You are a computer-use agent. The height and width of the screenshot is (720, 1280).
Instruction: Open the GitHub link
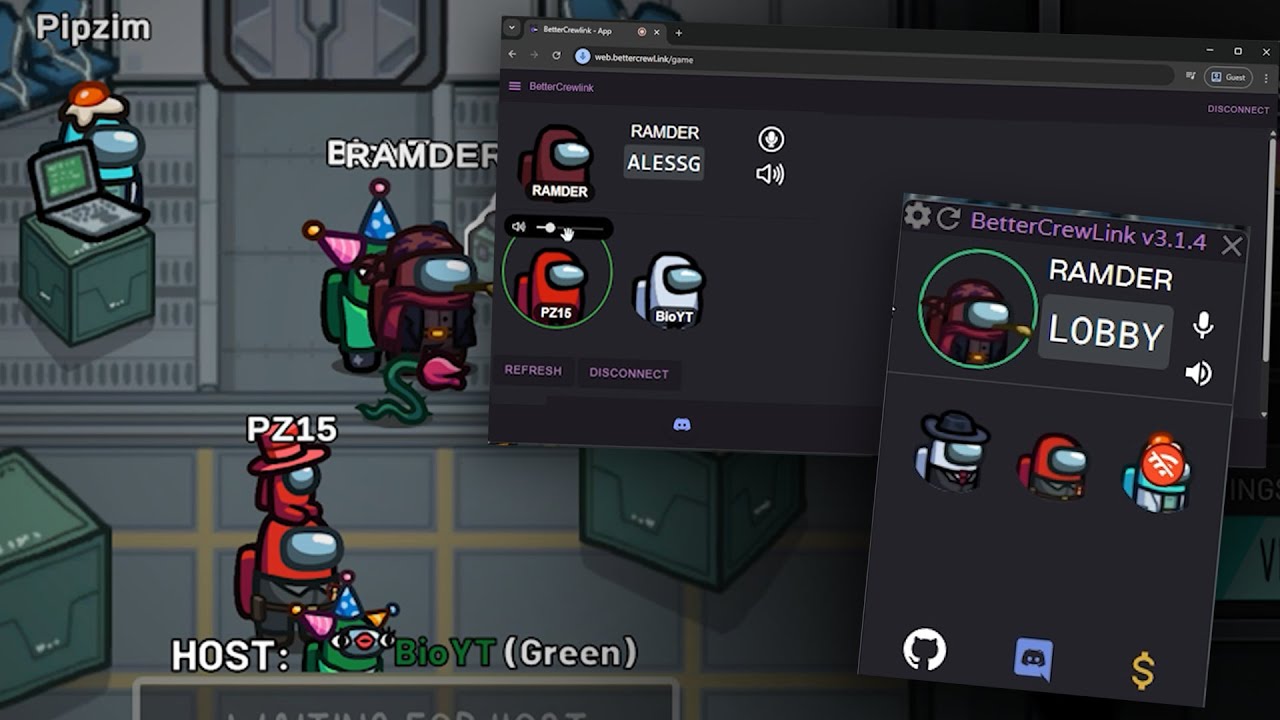coord(924,649)
